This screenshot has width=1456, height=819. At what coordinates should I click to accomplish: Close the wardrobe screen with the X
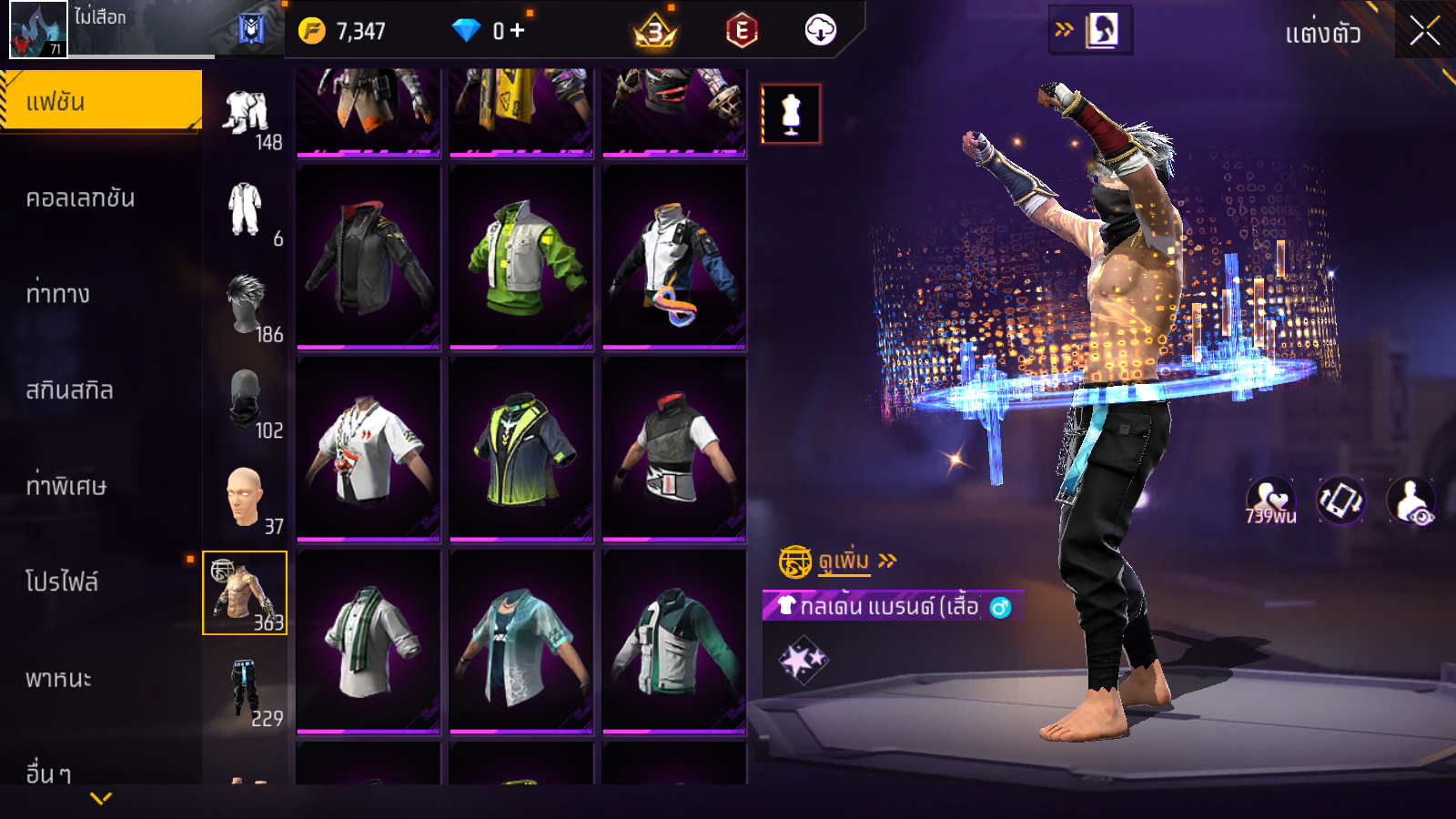[x=1424, y=31]
